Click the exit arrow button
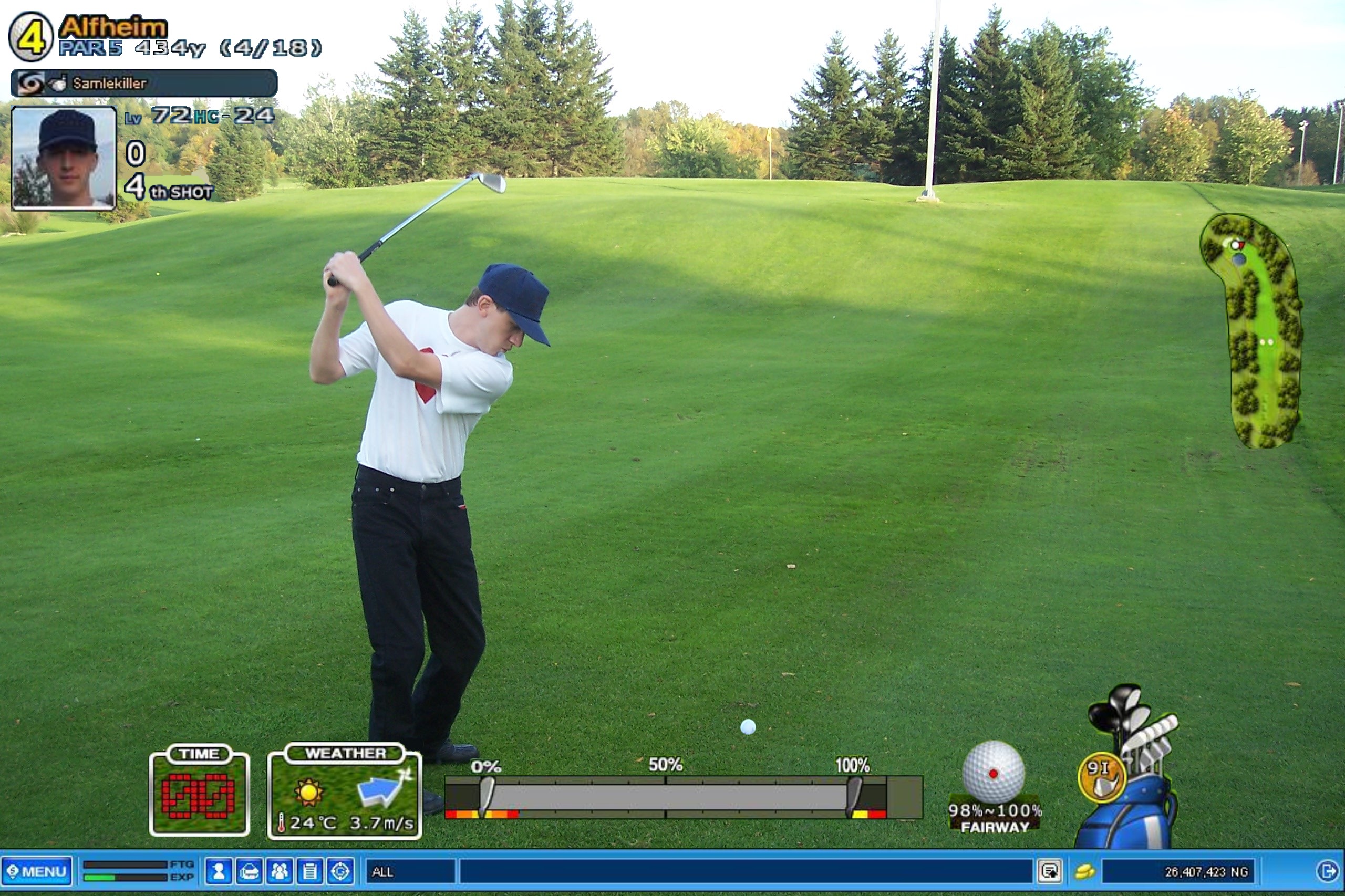This screenshot has width=1345, height=896. (x=1327, y=871)
